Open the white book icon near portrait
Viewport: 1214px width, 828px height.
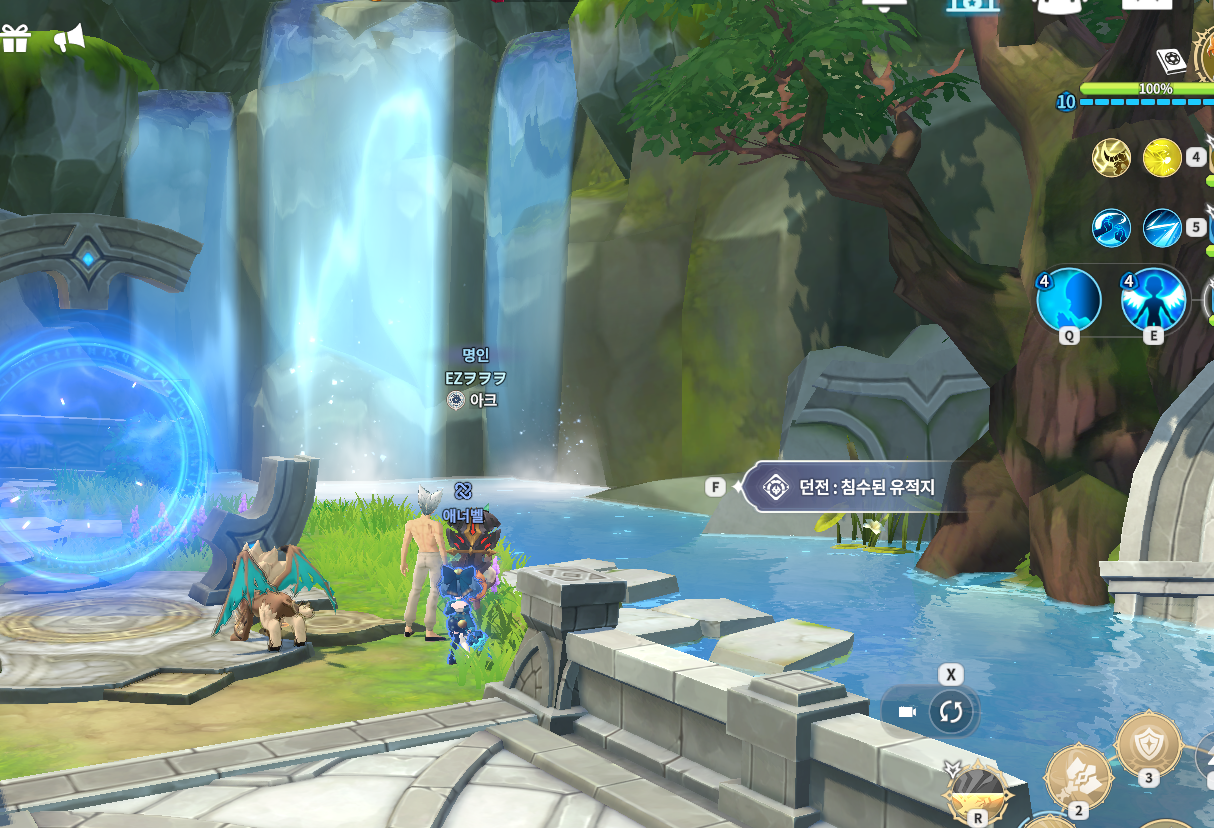(1171, 62)
